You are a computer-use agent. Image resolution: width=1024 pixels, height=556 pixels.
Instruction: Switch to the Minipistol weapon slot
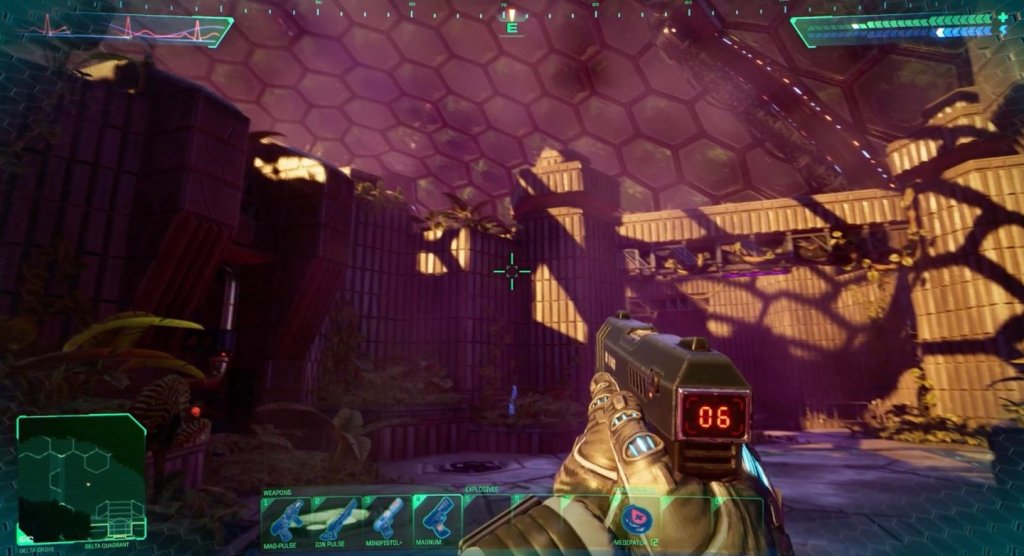386,519
